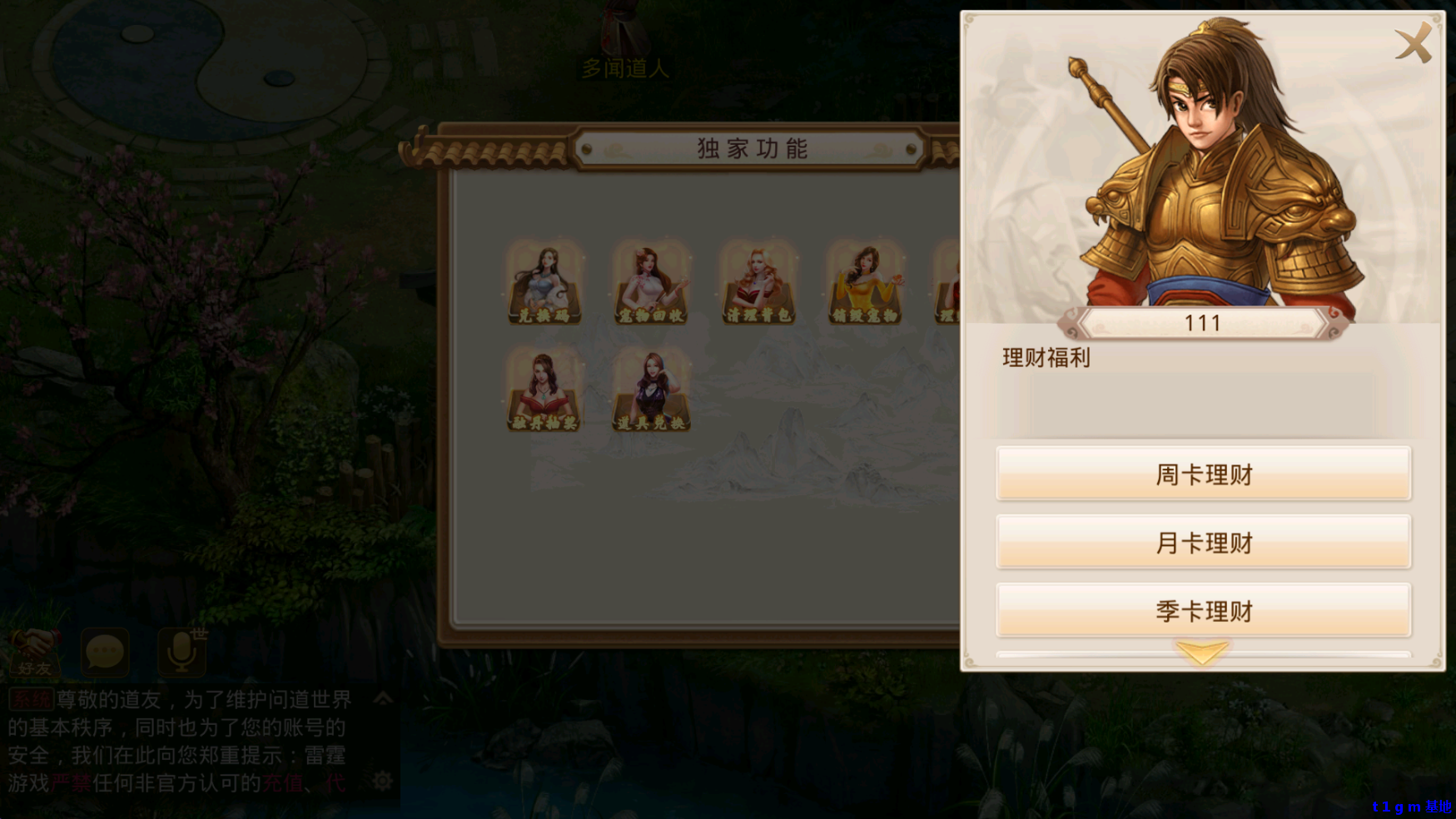Select the 销毁宠物 destroy pet icon
1456x819 pixels.
click(x=864, y=283)
